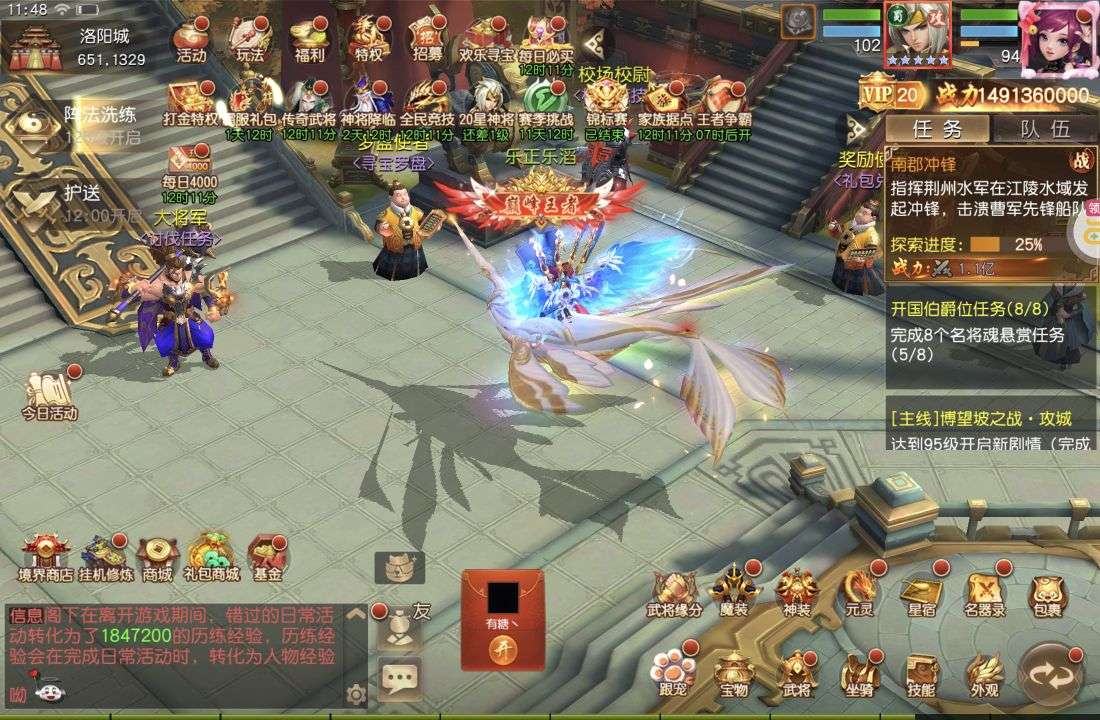1100x720 pixels.
Task: Open the 礼包商城 gift store
Action: (x=211, y=558)
